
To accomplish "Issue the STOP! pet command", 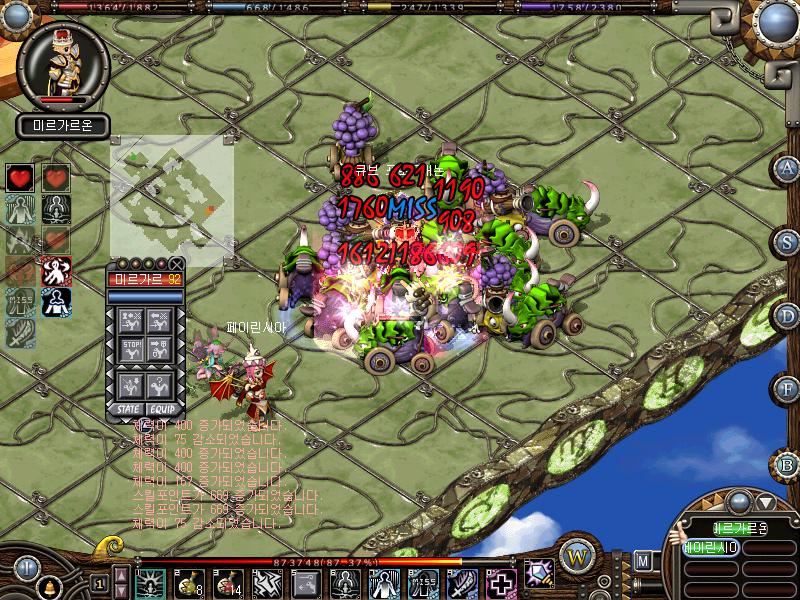I will click(131, 350).
